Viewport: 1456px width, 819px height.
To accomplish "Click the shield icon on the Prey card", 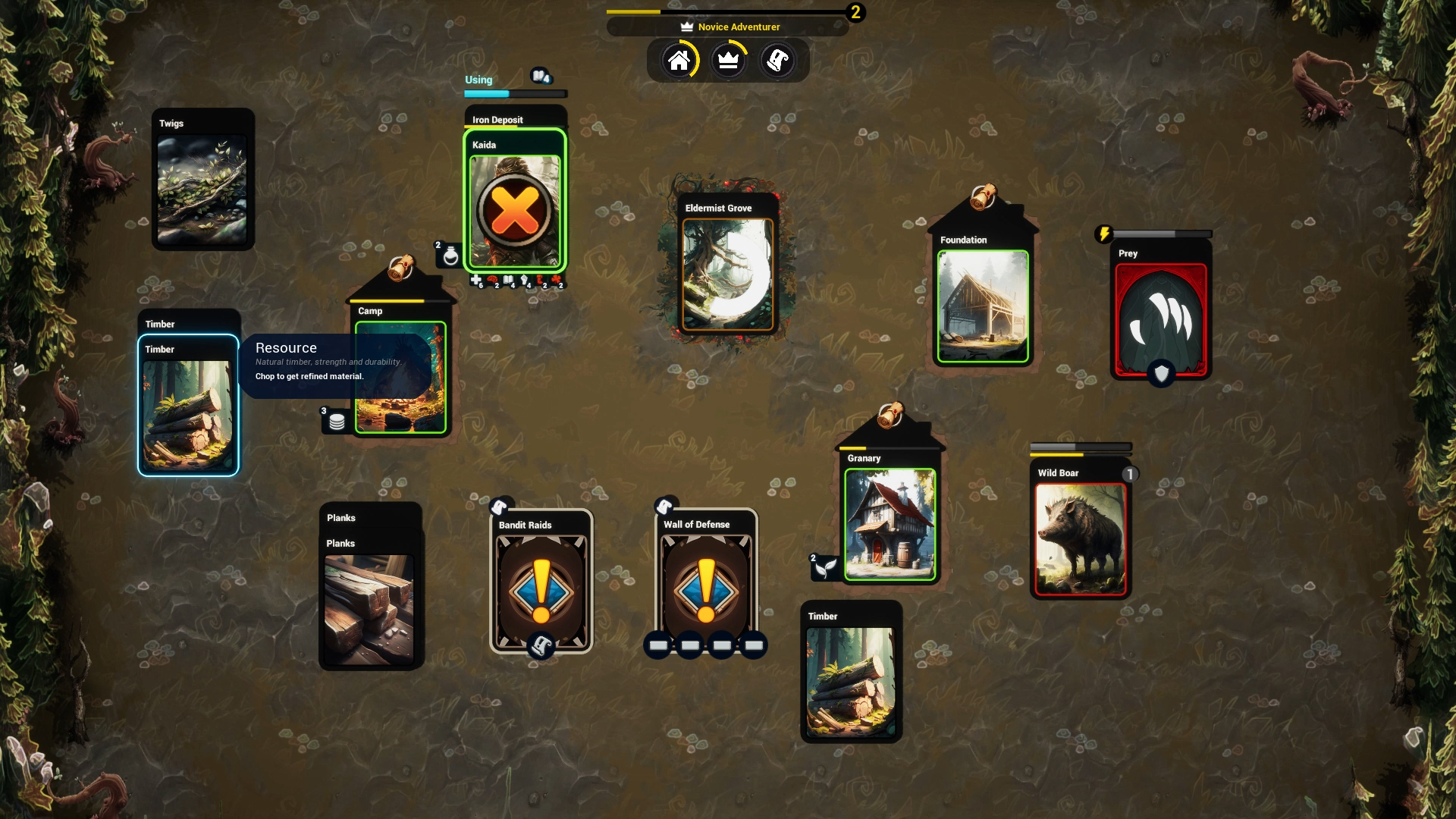I will coord(1161,374).
